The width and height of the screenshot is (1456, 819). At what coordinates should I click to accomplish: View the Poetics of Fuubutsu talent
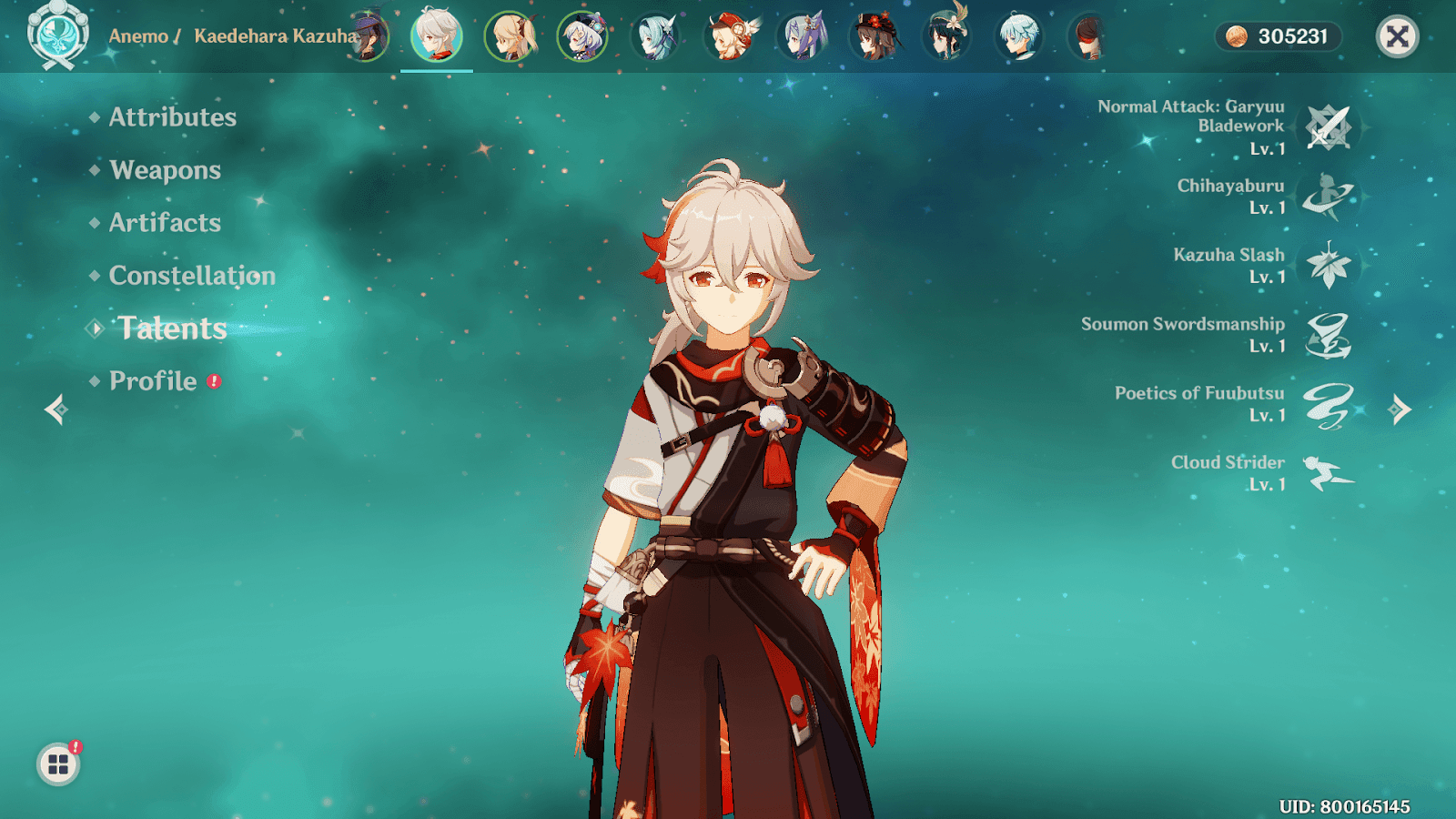(x=1328, y=404)
